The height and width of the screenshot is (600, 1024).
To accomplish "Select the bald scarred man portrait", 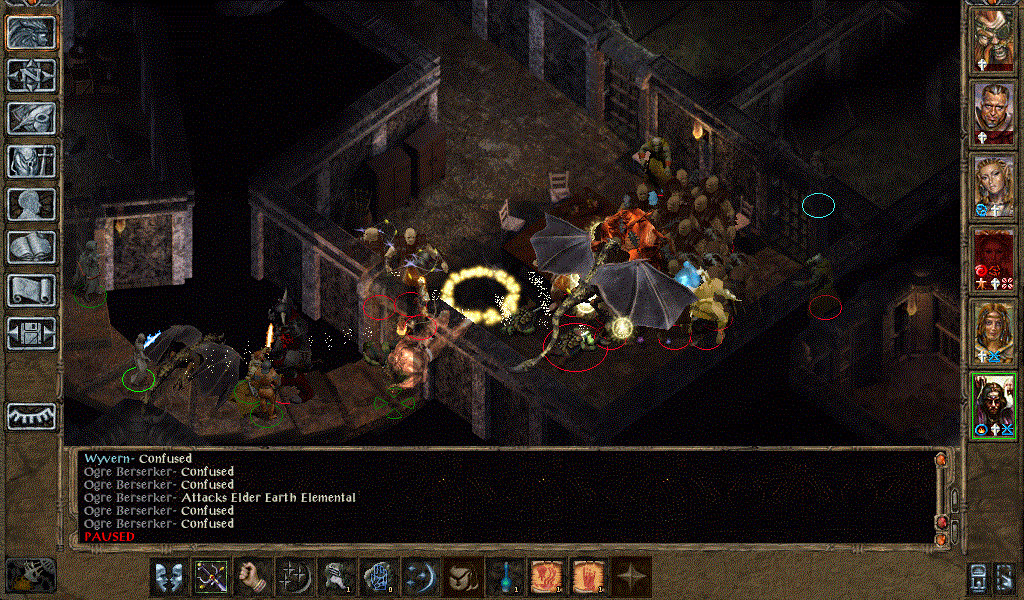I will tap(994, 112).
